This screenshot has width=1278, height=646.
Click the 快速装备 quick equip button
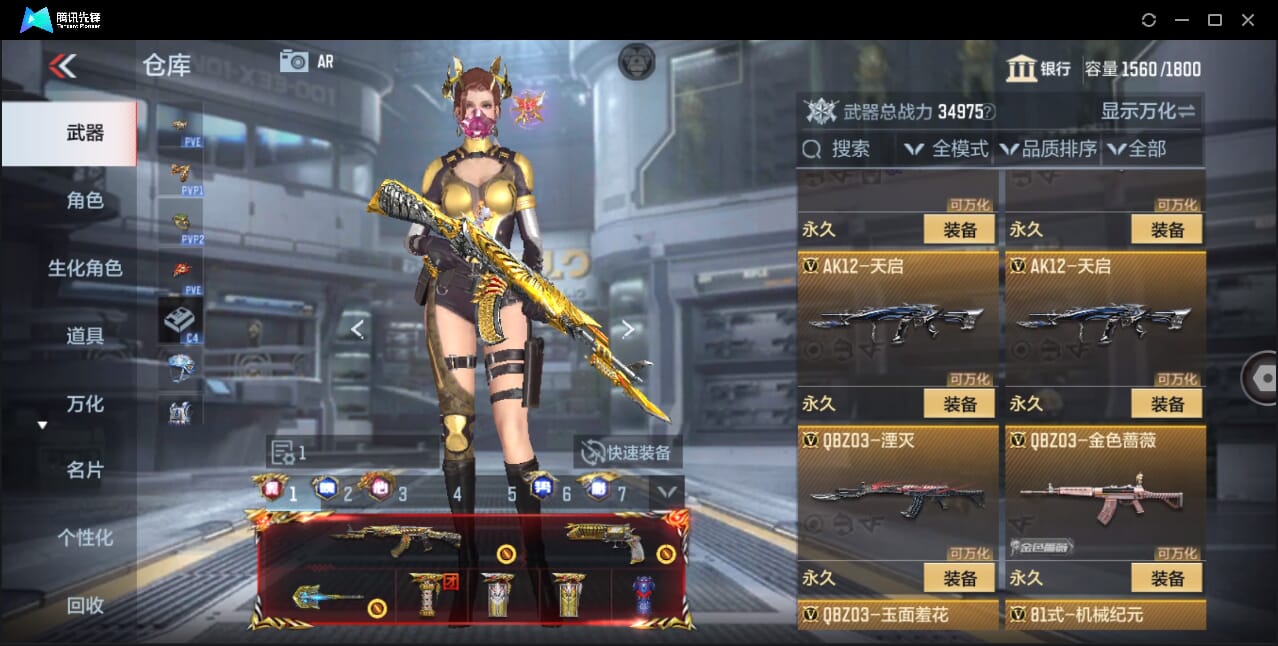point(628,452)
